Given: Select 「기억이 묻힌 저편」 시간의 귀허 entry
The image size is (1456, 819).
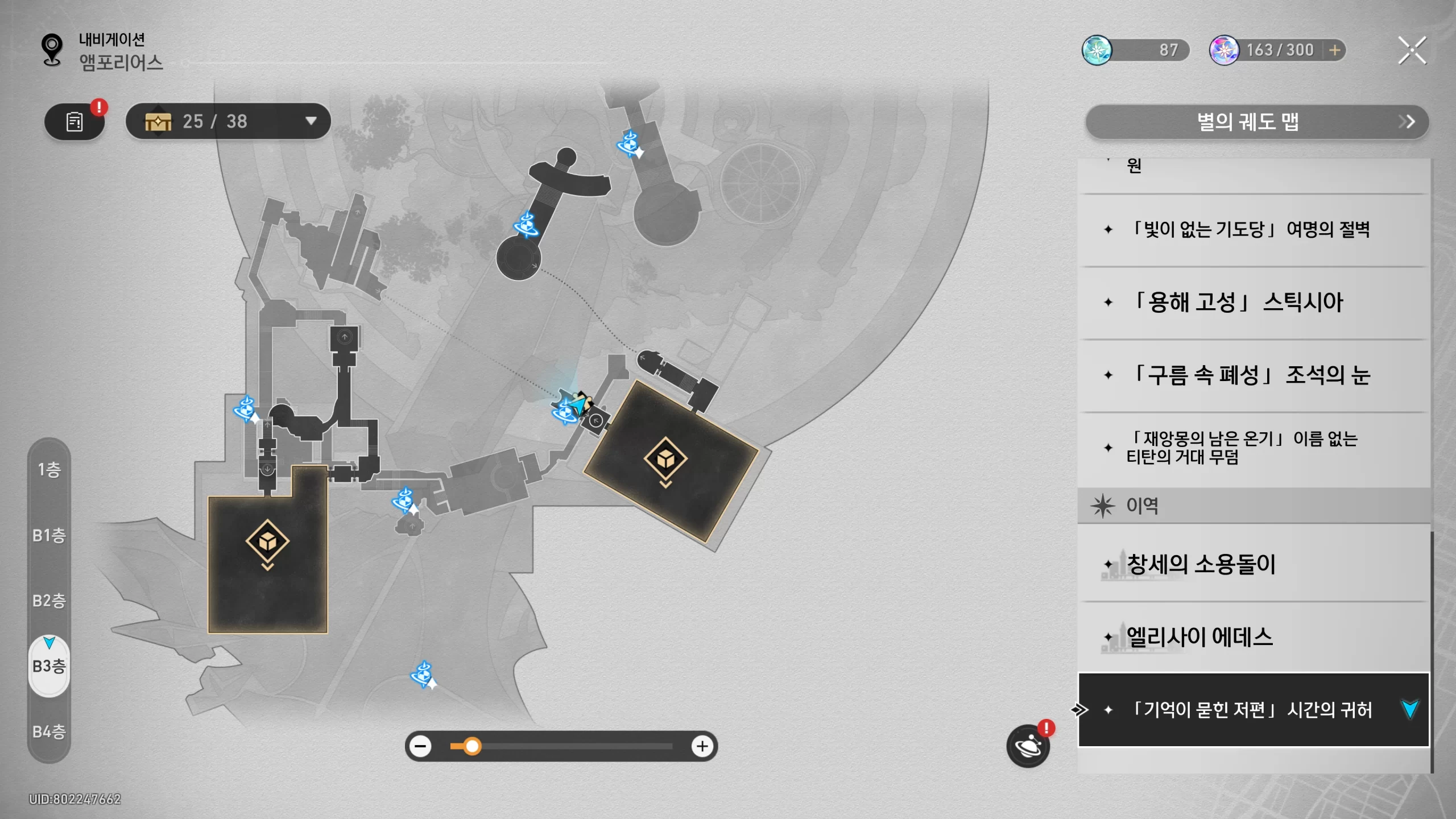Looking at the screenshot, I should [1251, 710].
